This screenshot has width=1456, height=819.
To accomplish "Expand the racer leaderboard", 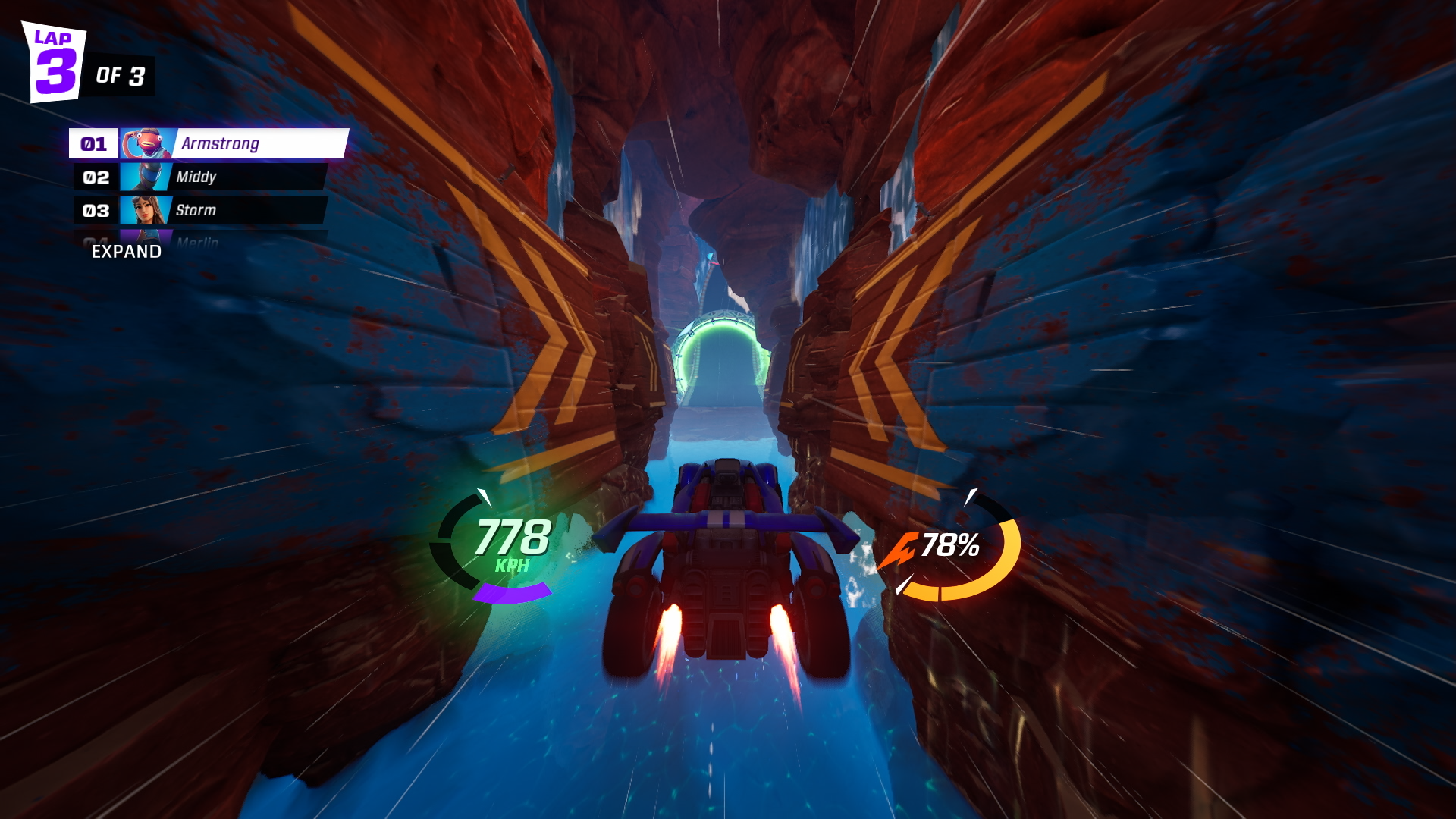I will coord(126,252).
